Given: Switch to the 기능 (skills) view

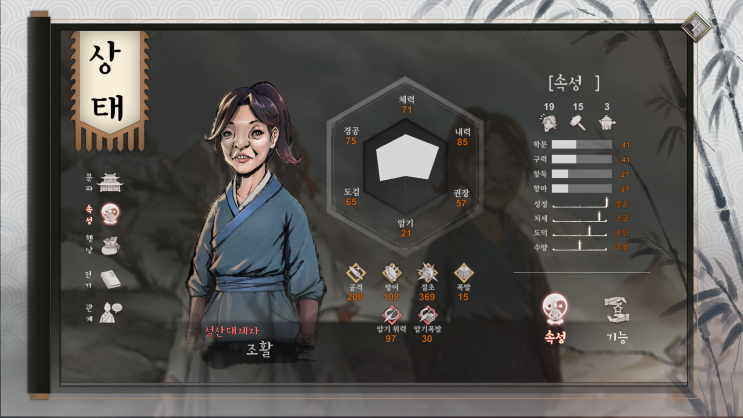Looking at the screenshot, I should click(617, 310).
